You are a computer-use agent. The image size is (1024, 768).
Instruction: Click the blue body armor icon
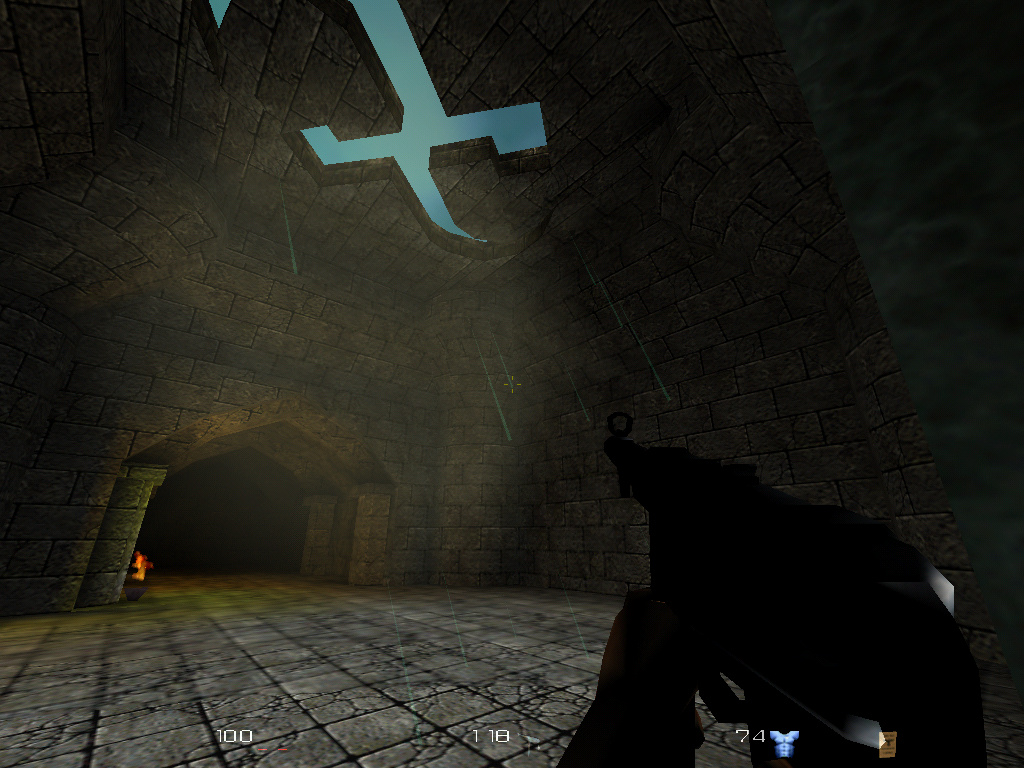[785, 742]
